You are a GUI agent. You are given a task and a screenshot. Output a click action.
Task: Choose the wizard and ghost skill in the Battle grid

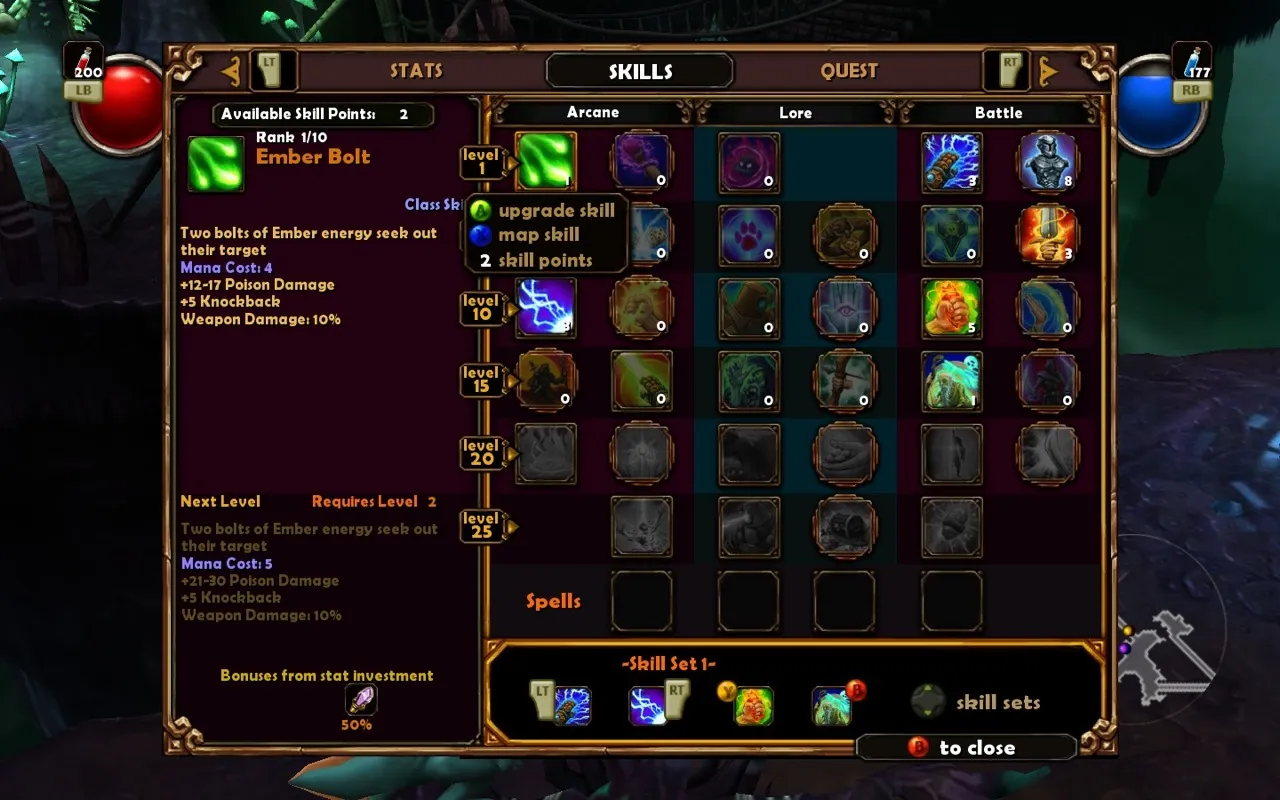(x=951, y=380)
